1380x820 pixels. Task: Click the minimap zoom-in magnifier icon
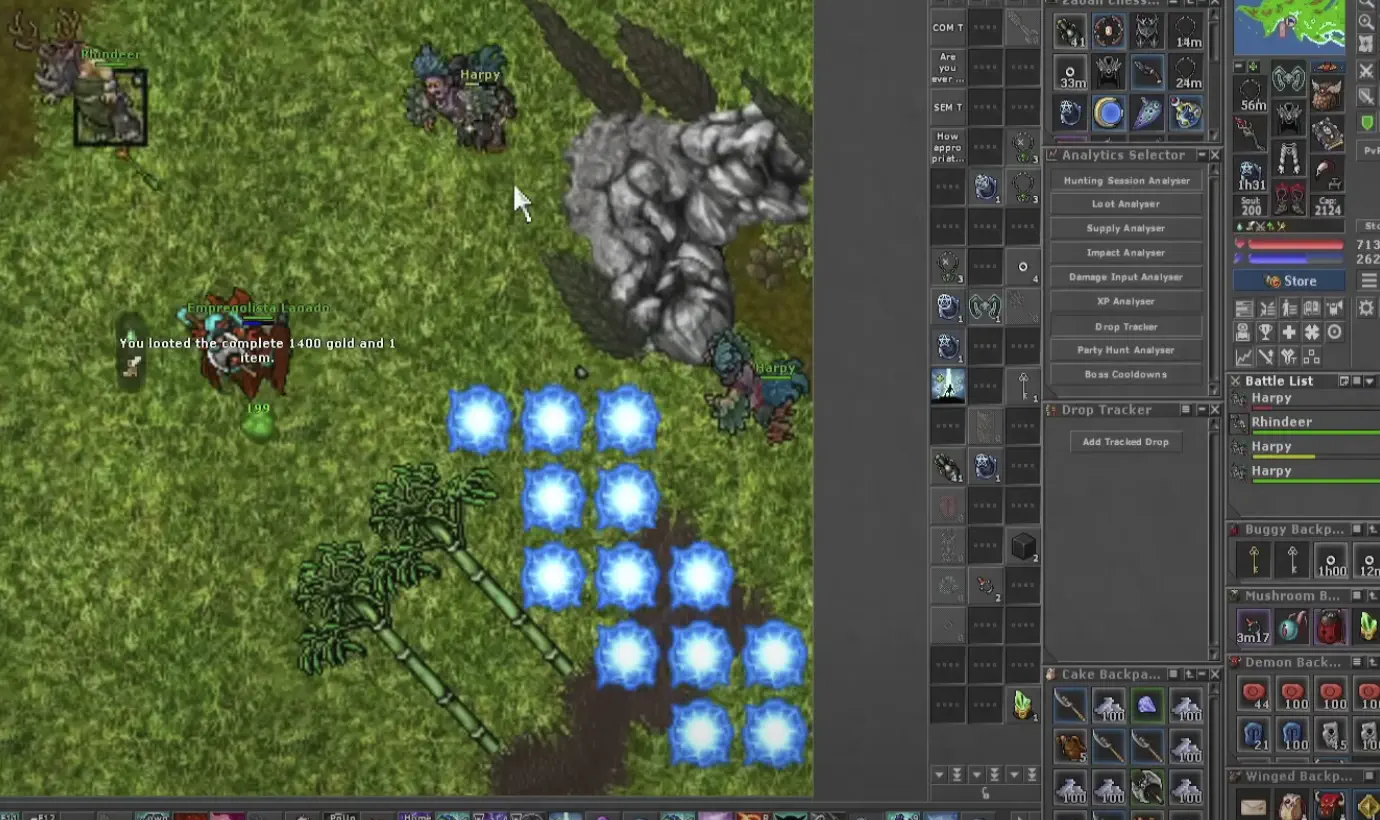pyautogui.click(x=1367, y=20)
